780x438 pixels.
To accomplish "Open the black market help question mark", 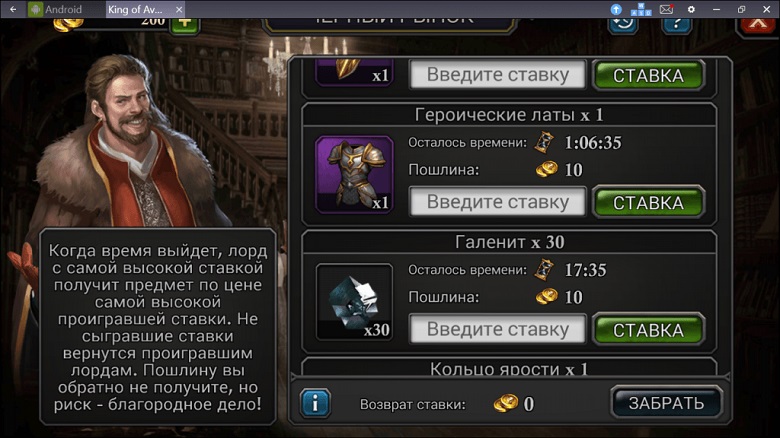I will [676, 23].
